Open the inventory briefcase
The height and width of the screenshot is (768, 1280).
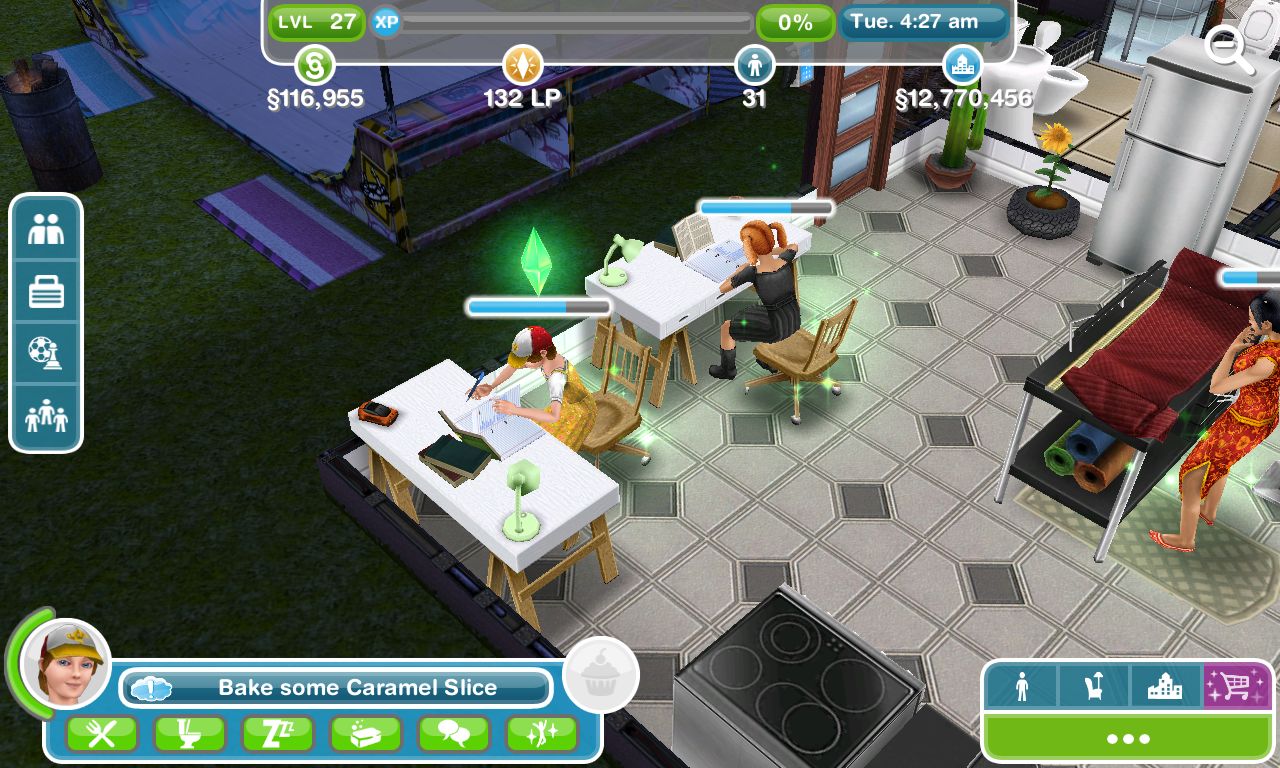tap(45, 291)
